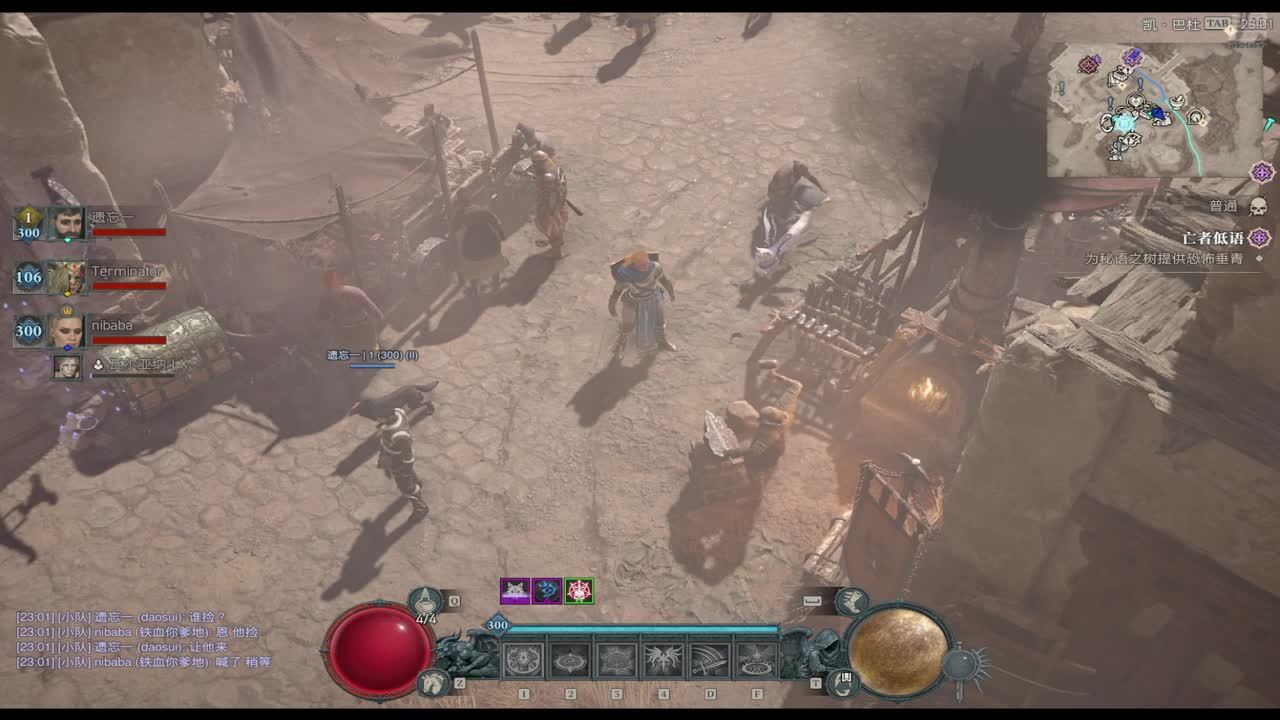Open the town portal icon
1280x720 pixels.
point(842,682)
